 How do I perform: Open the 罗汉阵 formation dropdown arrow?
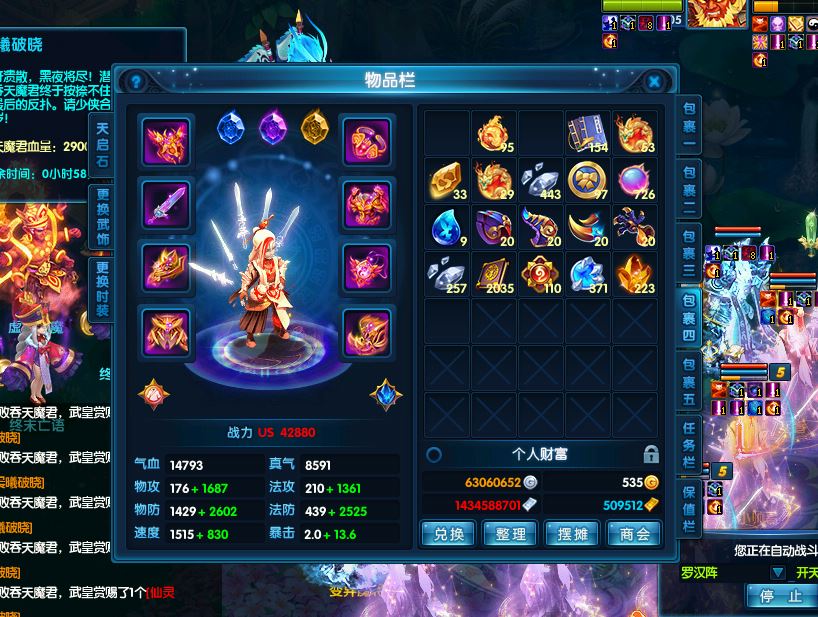(x=777, y=573)
